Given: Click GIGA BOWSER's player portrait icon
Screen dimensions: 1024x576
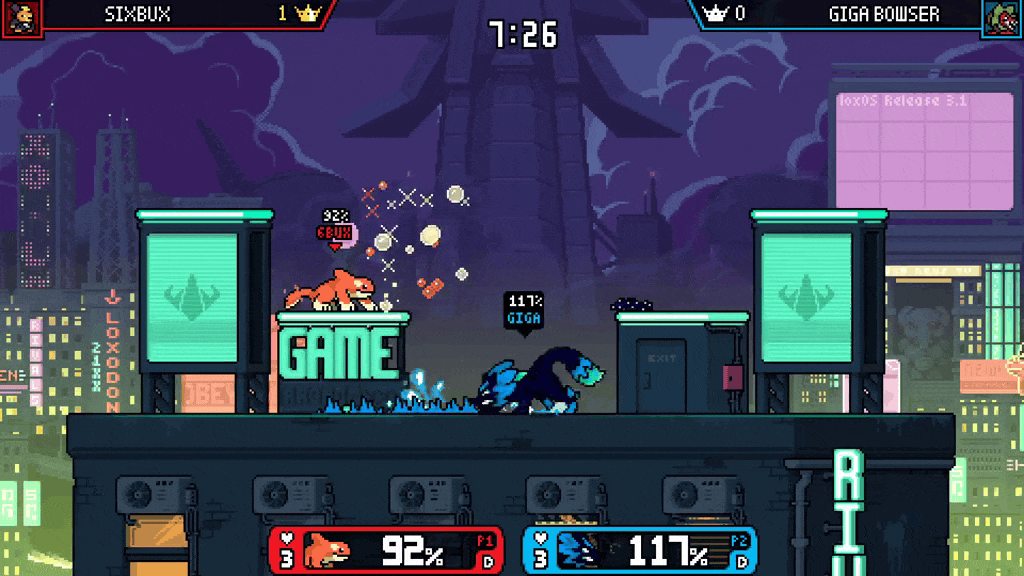Looking at the screenshot, I should [1001, 18].
